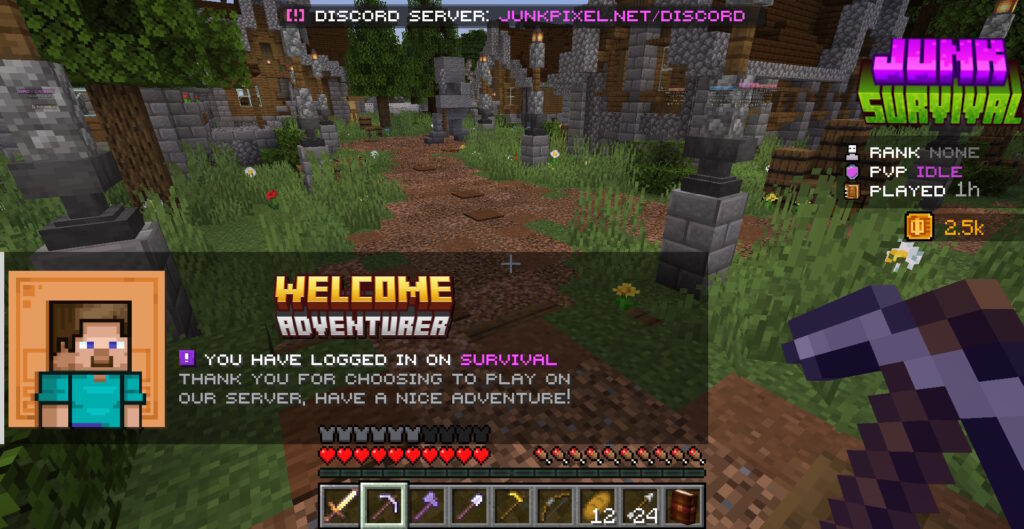This screenshot has height=529, width=1024.
Task: Choose the bread stack of 12
Action: point(598,505)
